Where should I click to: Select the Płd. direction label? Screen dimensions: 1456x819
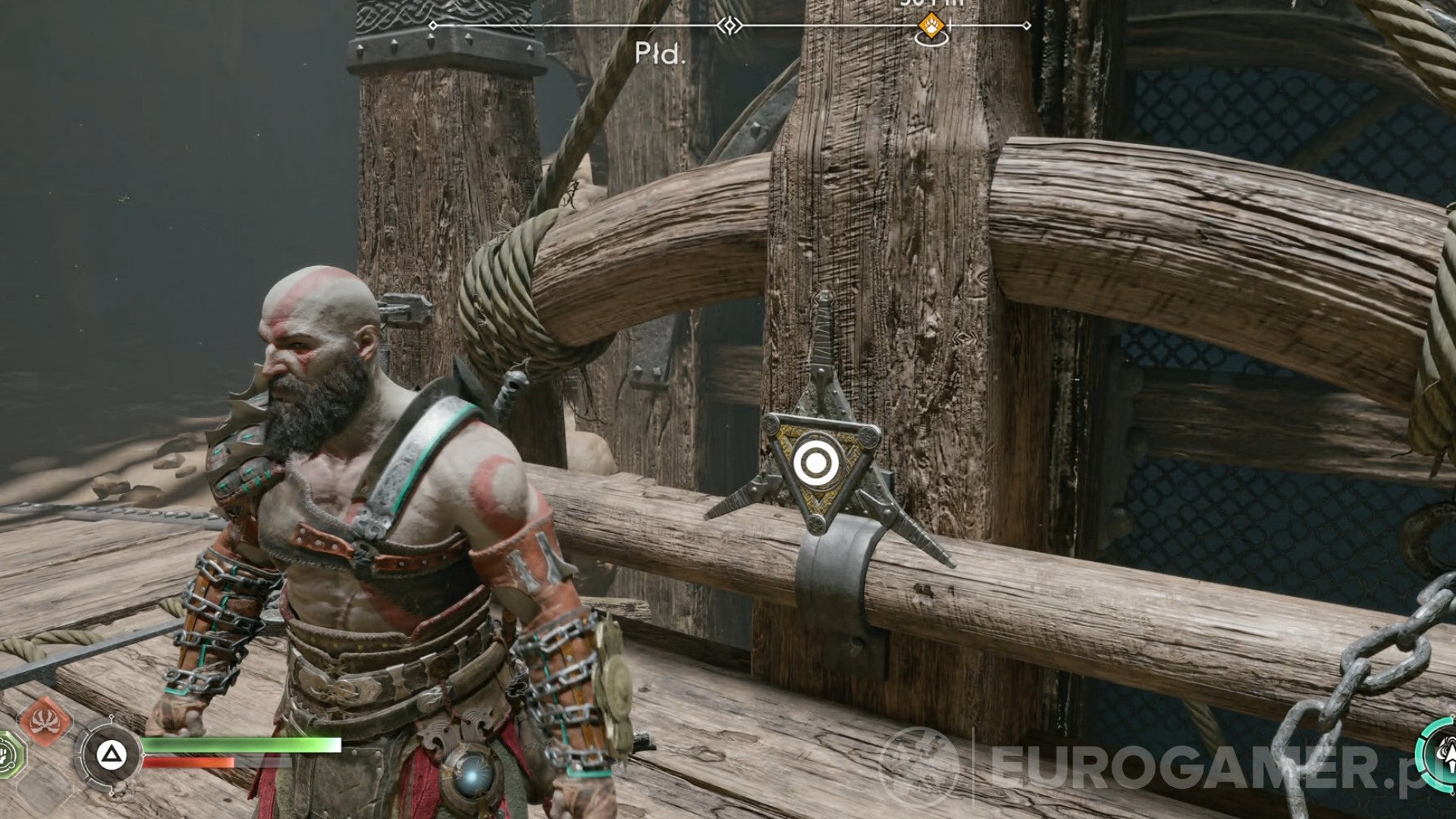(659, 54)
